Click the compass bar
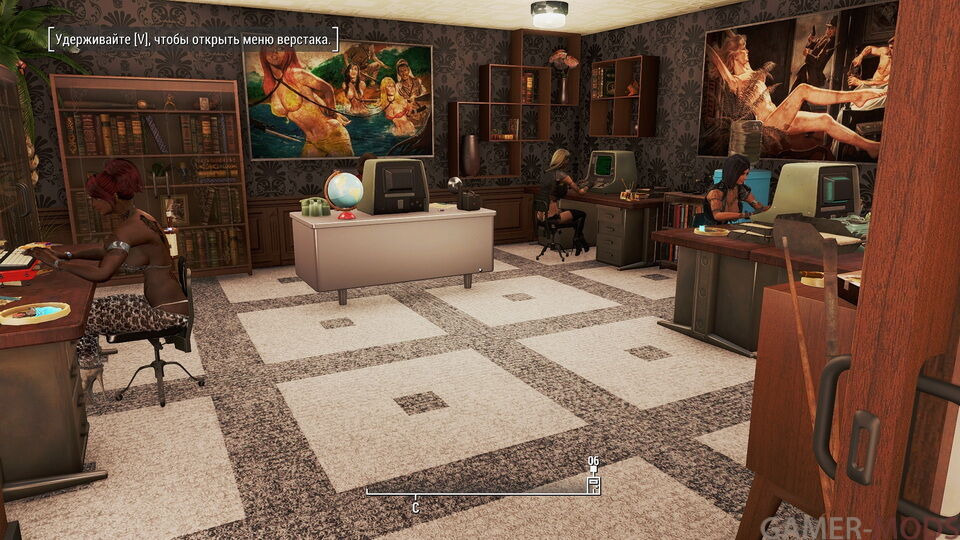 pyautogui.click(x=480, y=493)
